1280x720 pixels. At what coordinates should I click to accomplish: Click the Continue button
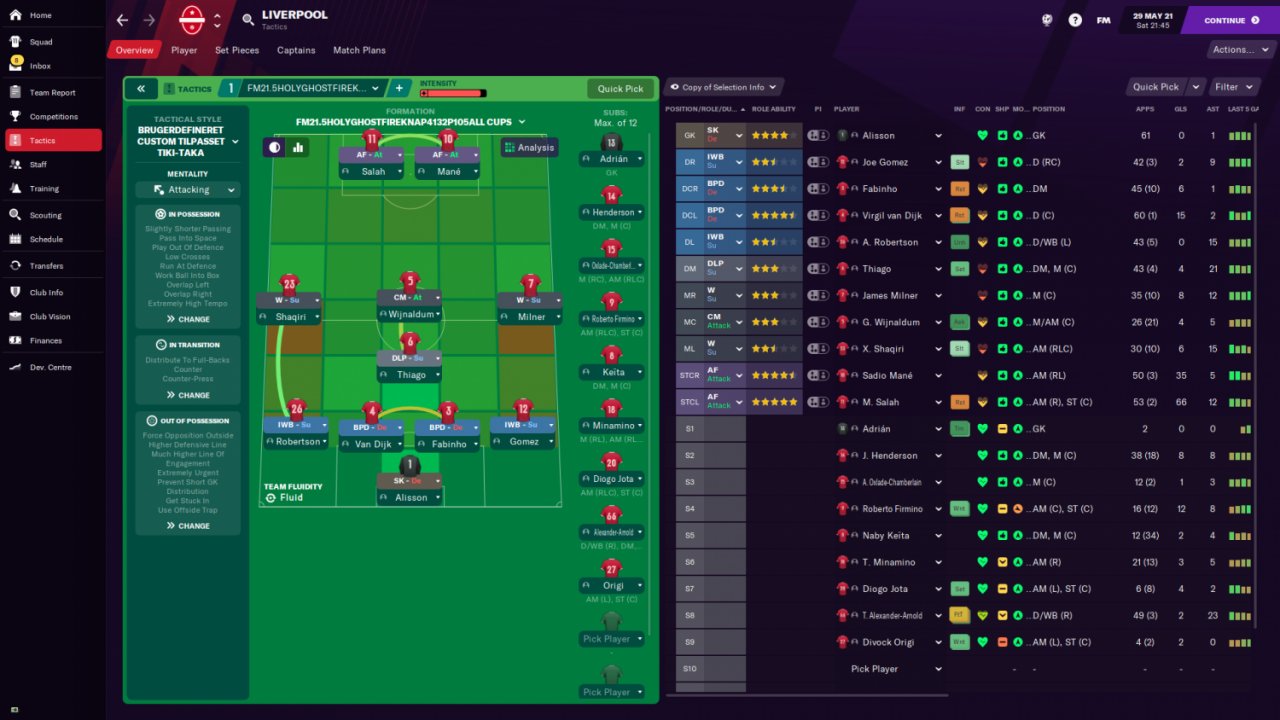pos(1230,20)
